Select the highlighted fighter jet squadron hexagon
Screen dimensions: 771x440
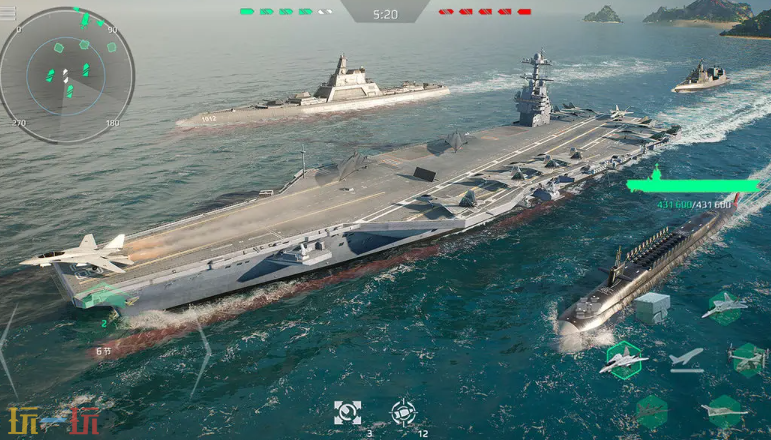pos(624,360)
